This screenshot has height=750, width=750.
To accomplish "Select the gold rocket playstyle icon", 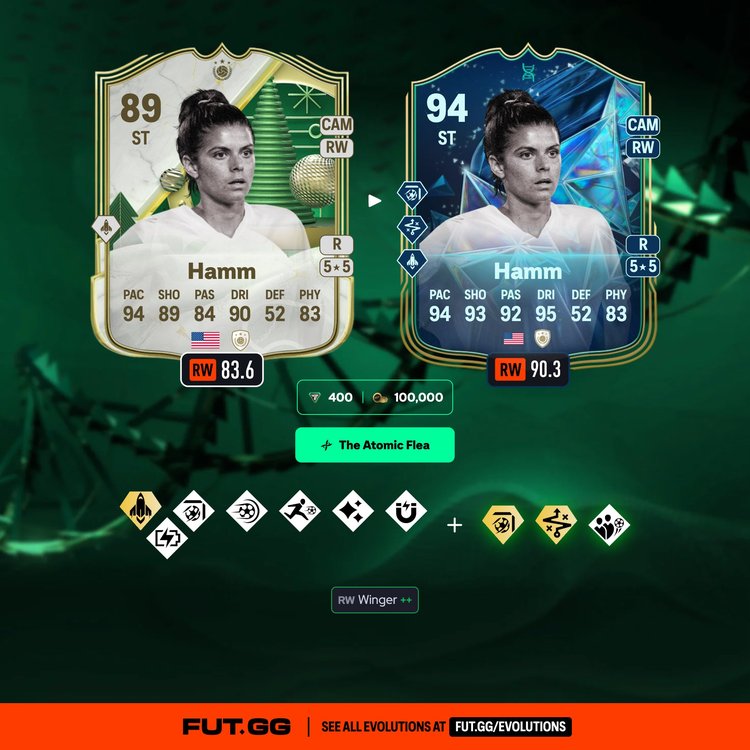I will click(x=142, y=510).
